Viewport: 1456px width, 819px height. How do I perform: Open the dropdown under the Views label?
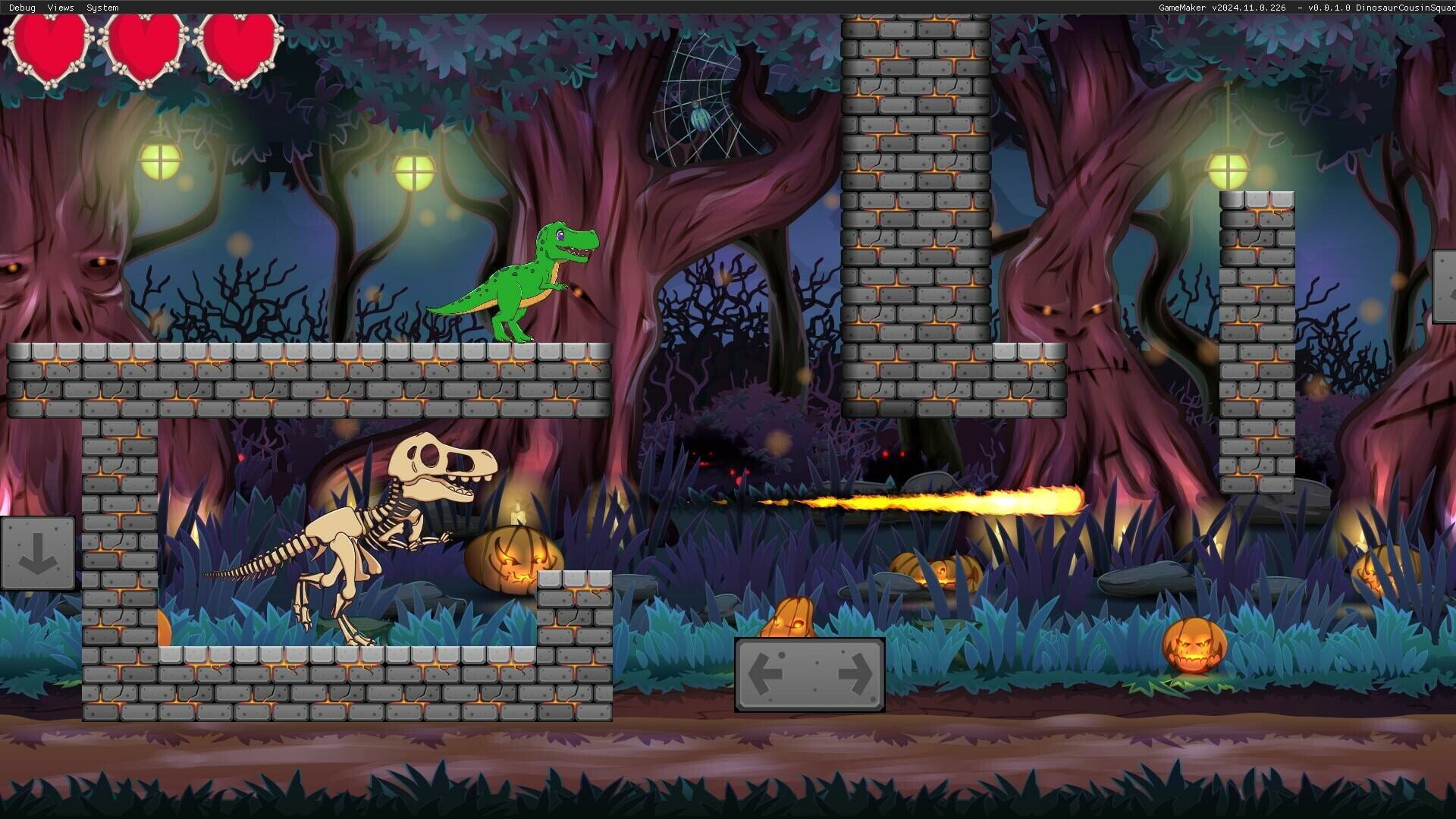tap(59, 8)
